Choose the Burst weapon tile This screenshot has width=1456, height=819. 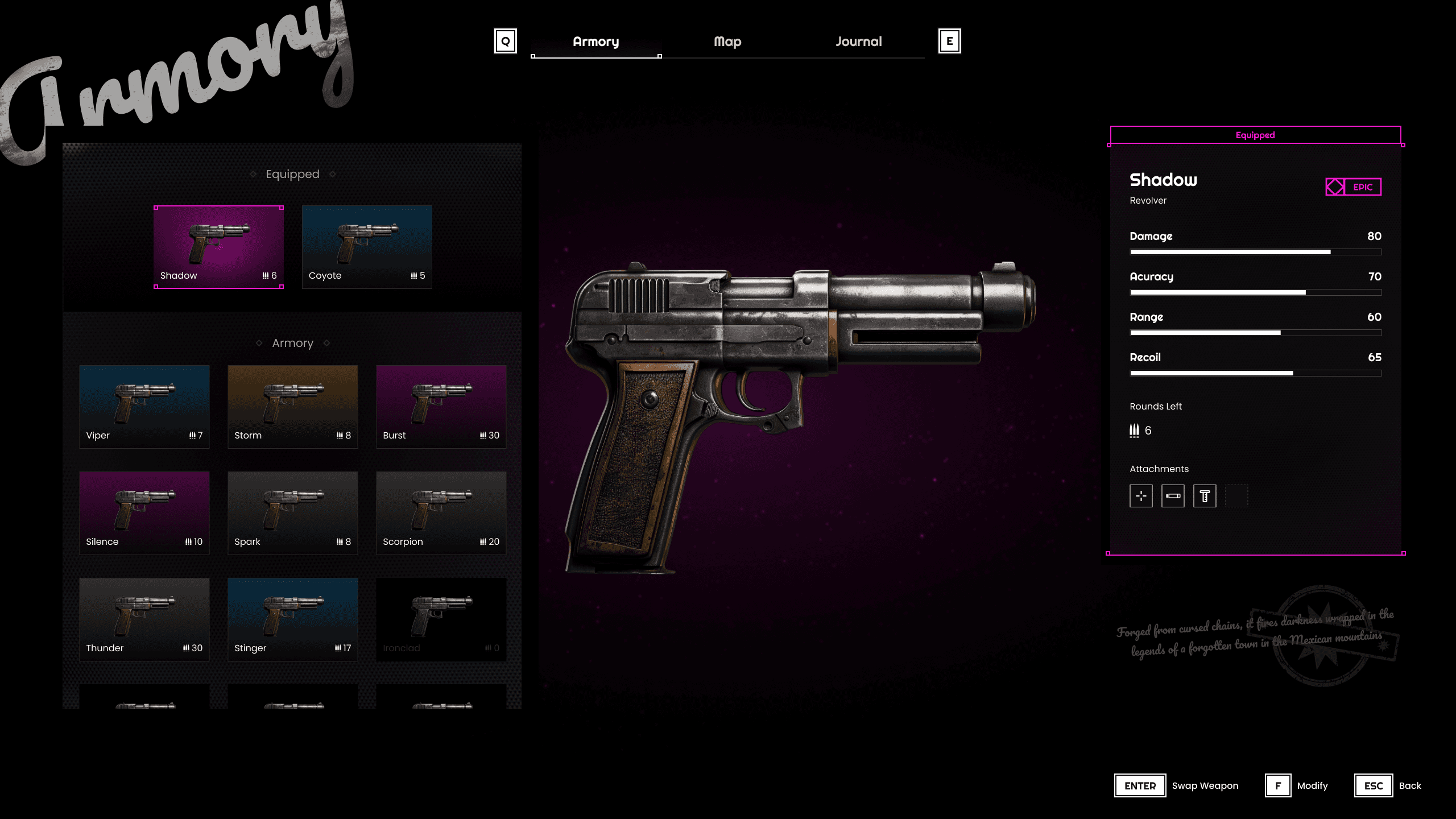(441, 407)
